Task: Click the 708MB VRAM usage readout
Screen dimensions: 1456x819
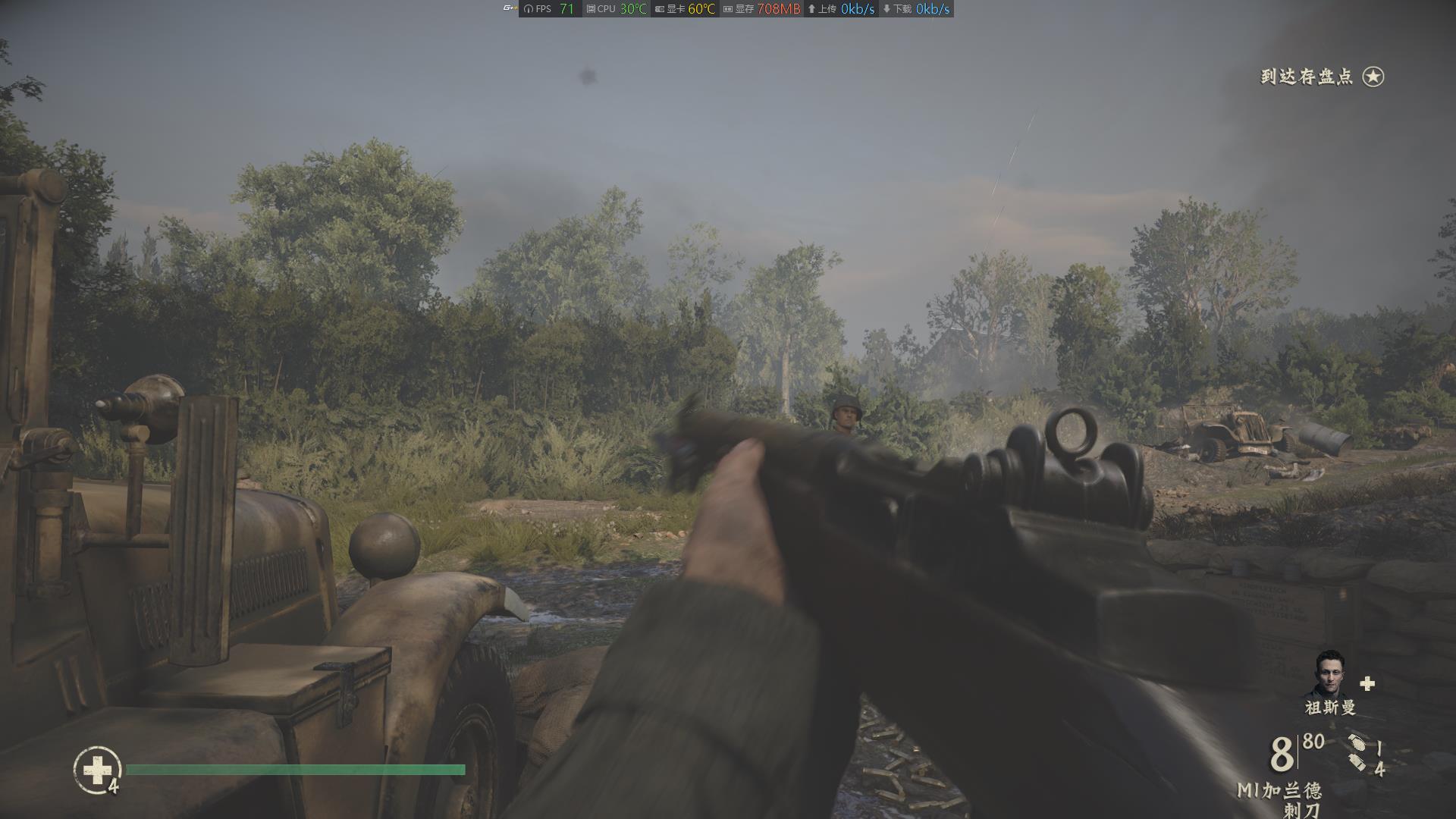Action: [x=779, y=9]
